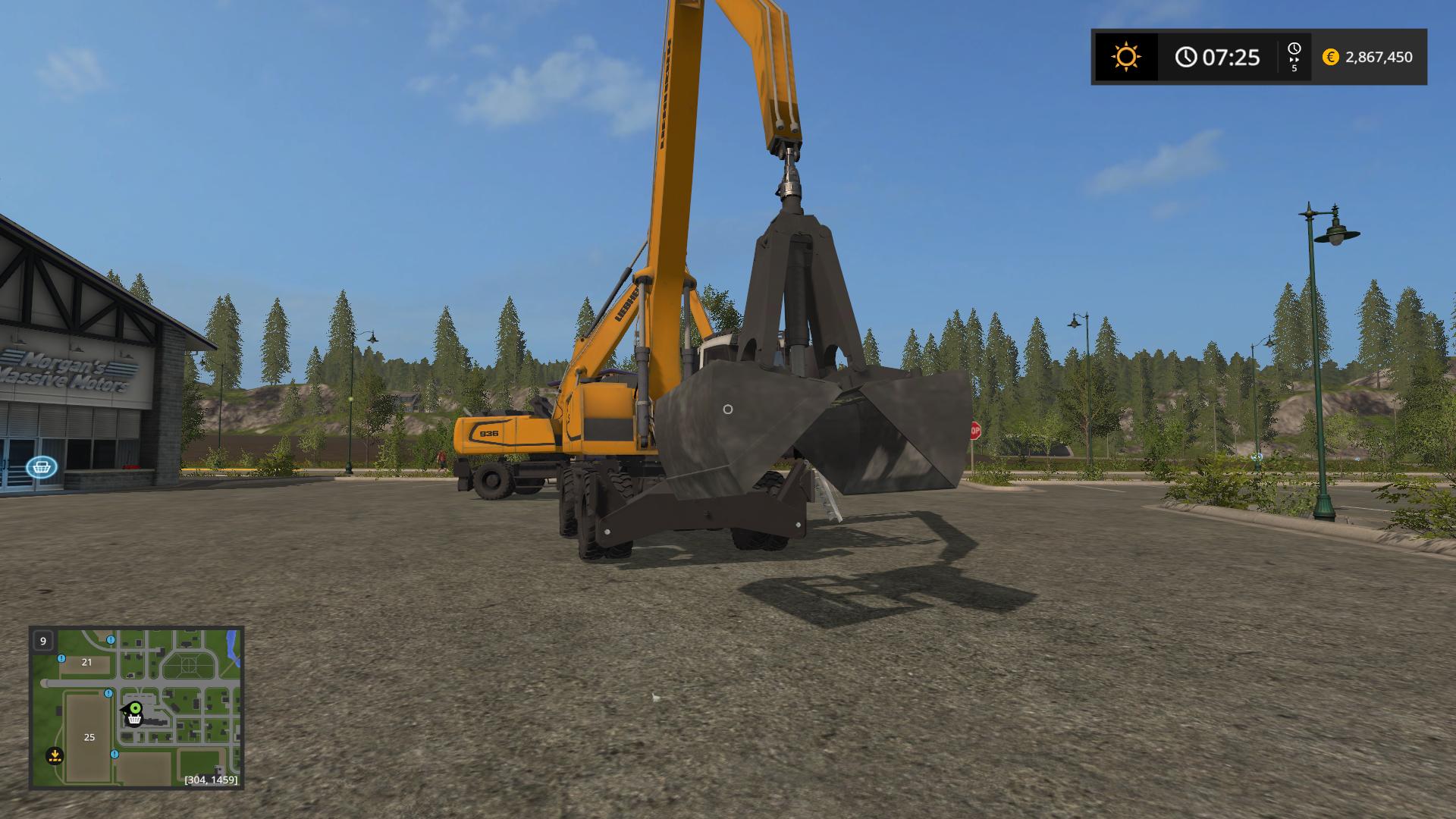Select the yellow unloading point icon on the minimap

coord(55,755)
